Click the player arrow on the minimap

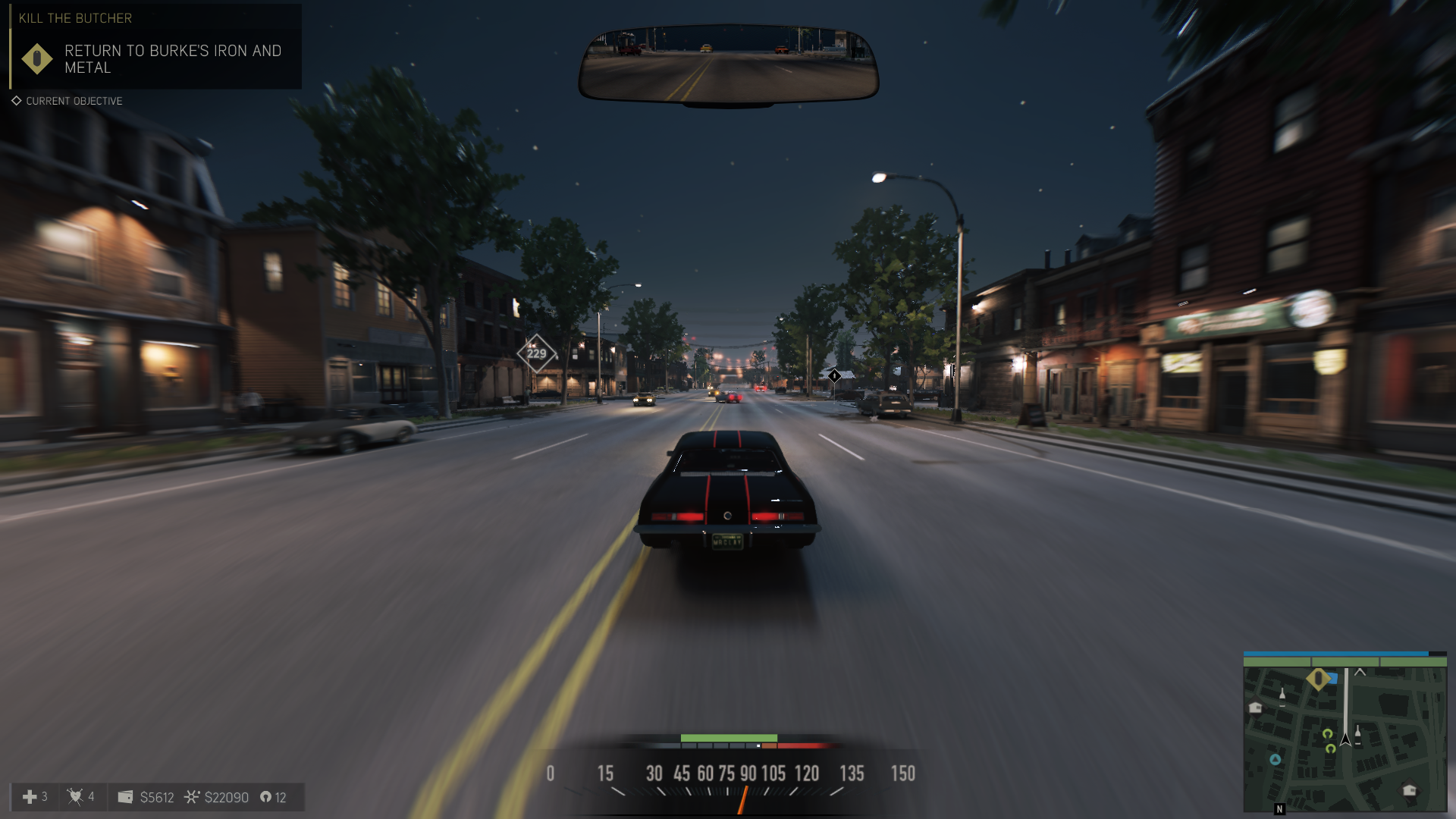click(1346, 739)
